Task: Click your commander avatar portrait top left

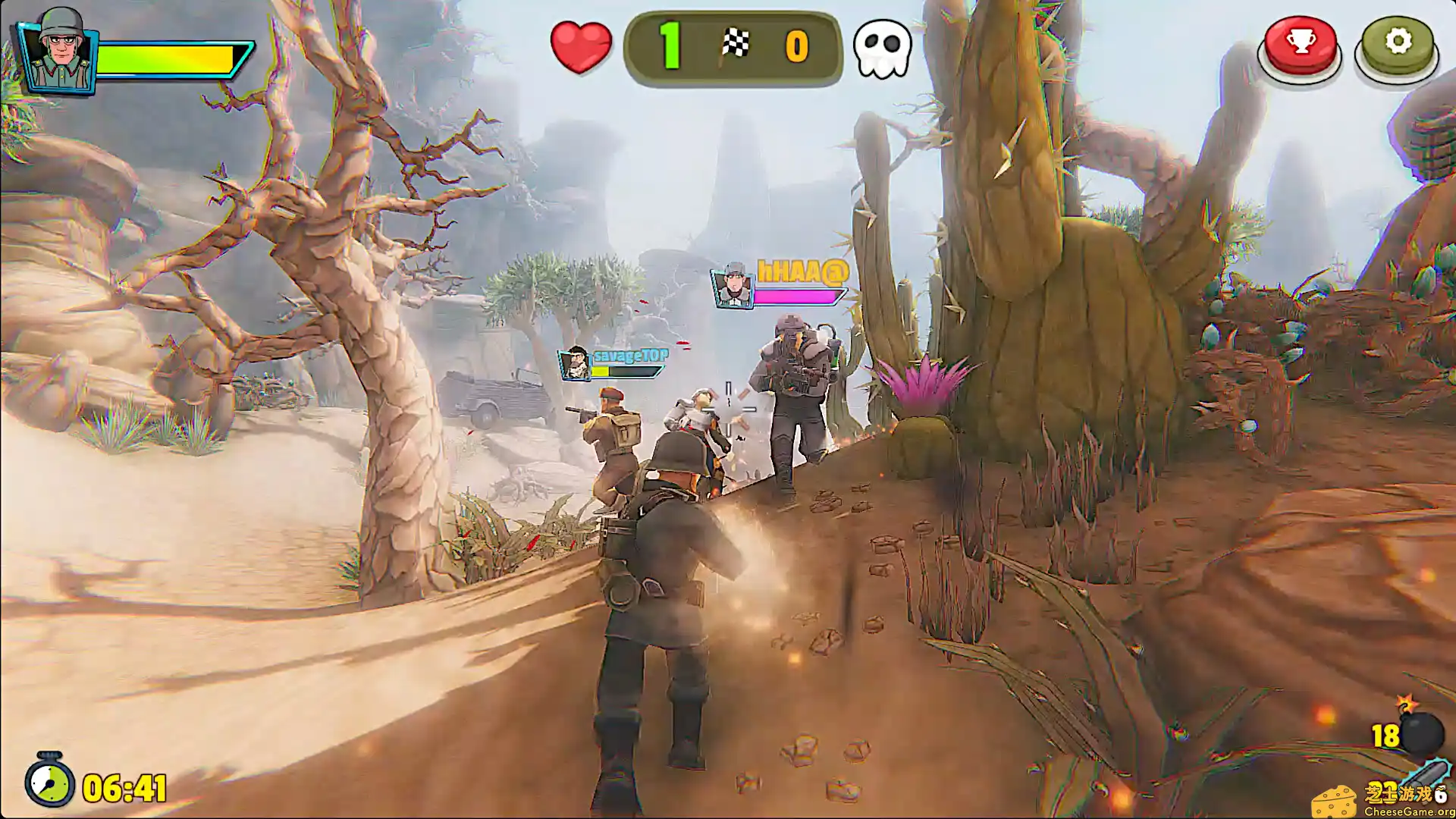Action: click(x=59, y=51)
